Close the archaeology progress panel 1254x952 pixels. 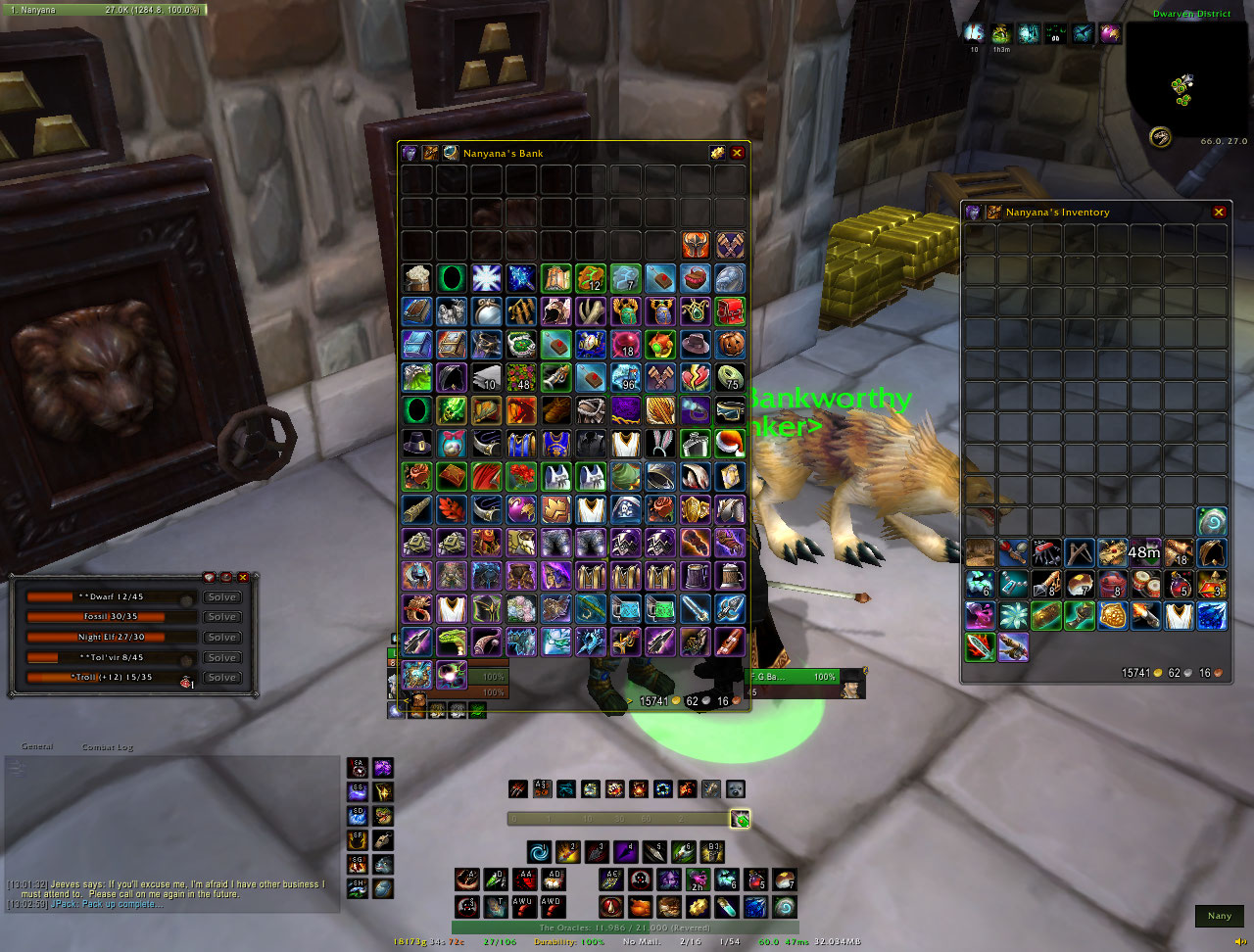click(243, 577)
